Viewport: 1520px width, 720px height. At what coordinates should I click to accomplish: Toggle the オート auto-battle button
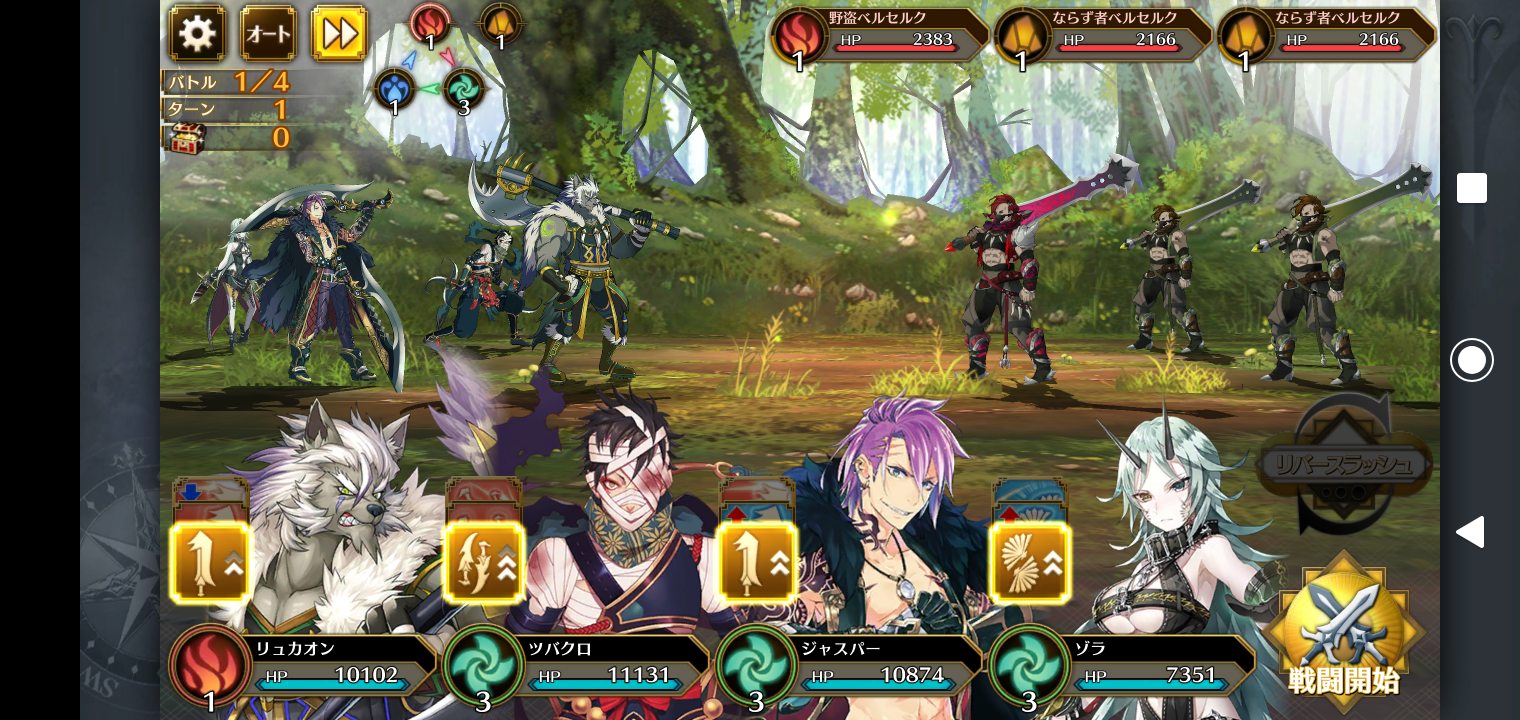point(268,34)
